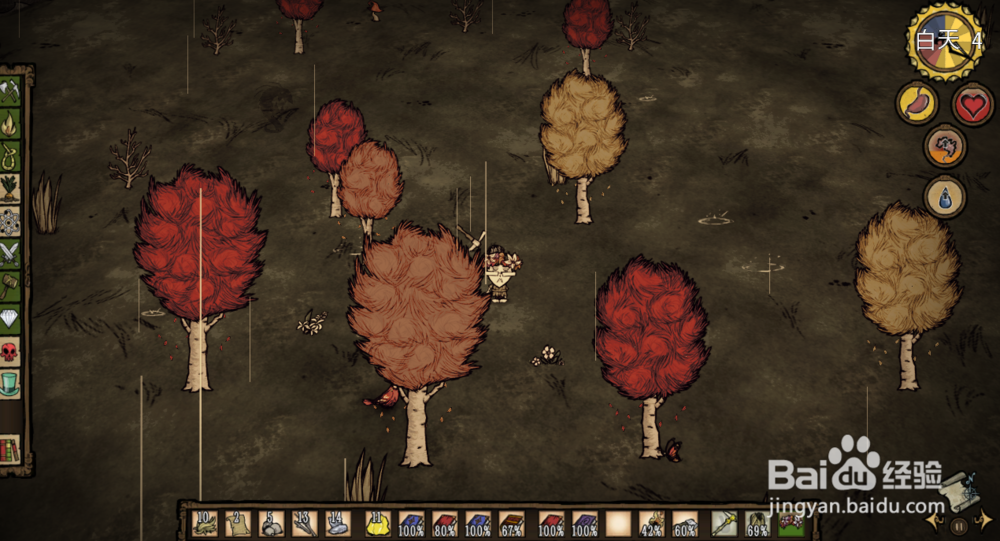Select the rocks stack of 5
Screen dimensions: 1000x541
[272, 523]
